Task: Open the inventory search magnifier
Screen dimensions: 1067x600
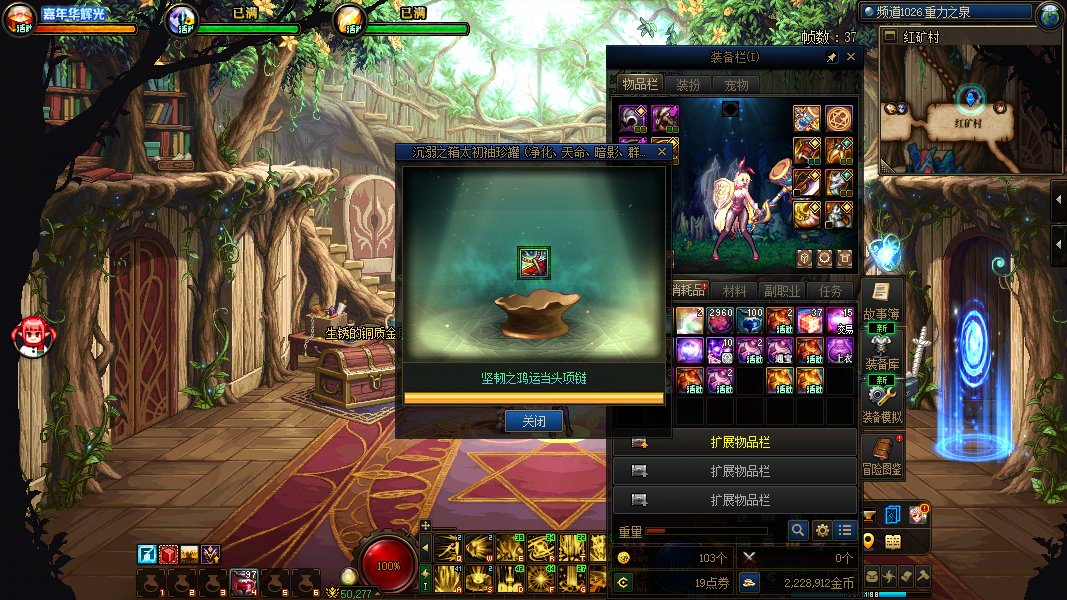Action: pos(797,530)
